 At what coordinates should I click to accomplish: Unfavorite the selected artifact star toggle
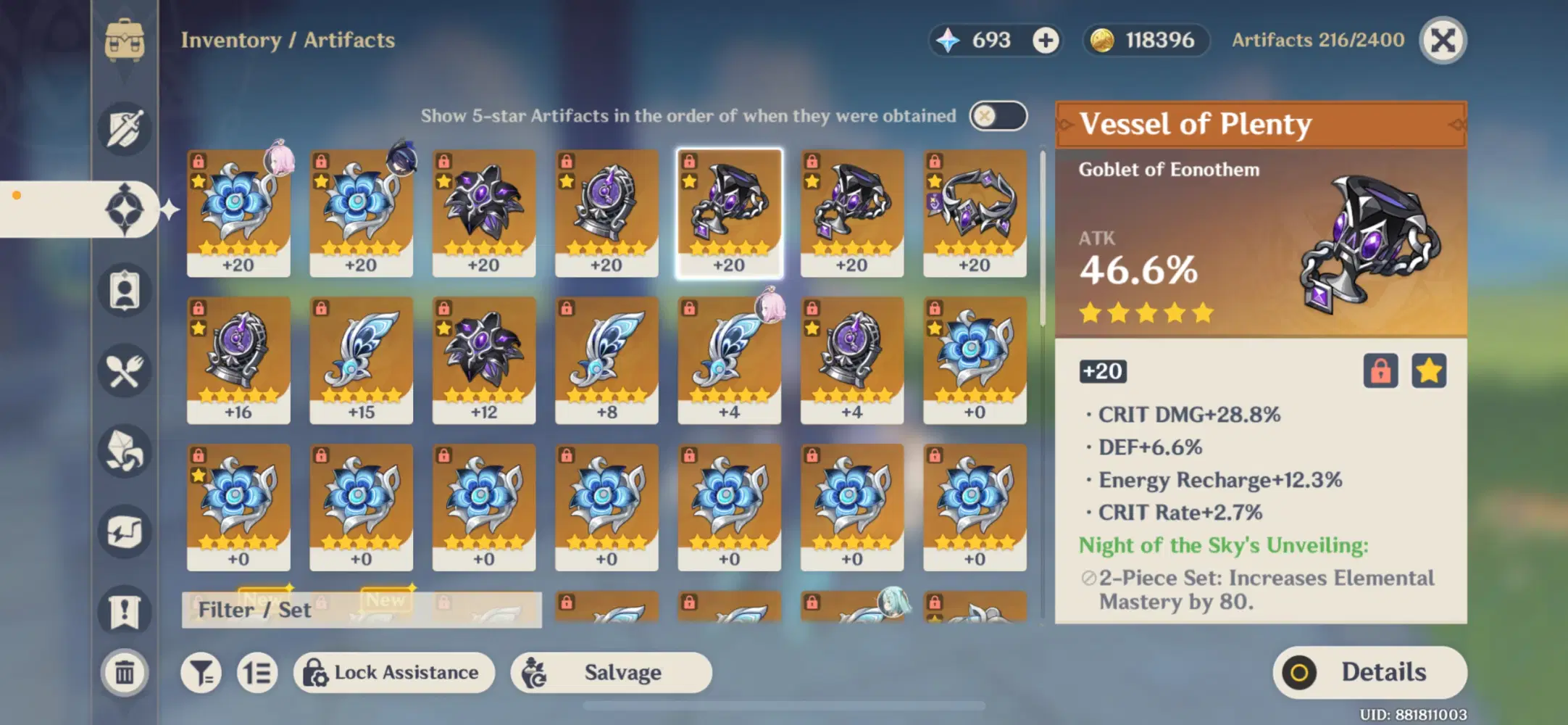pyautogui.click(x=1429, y=371)
